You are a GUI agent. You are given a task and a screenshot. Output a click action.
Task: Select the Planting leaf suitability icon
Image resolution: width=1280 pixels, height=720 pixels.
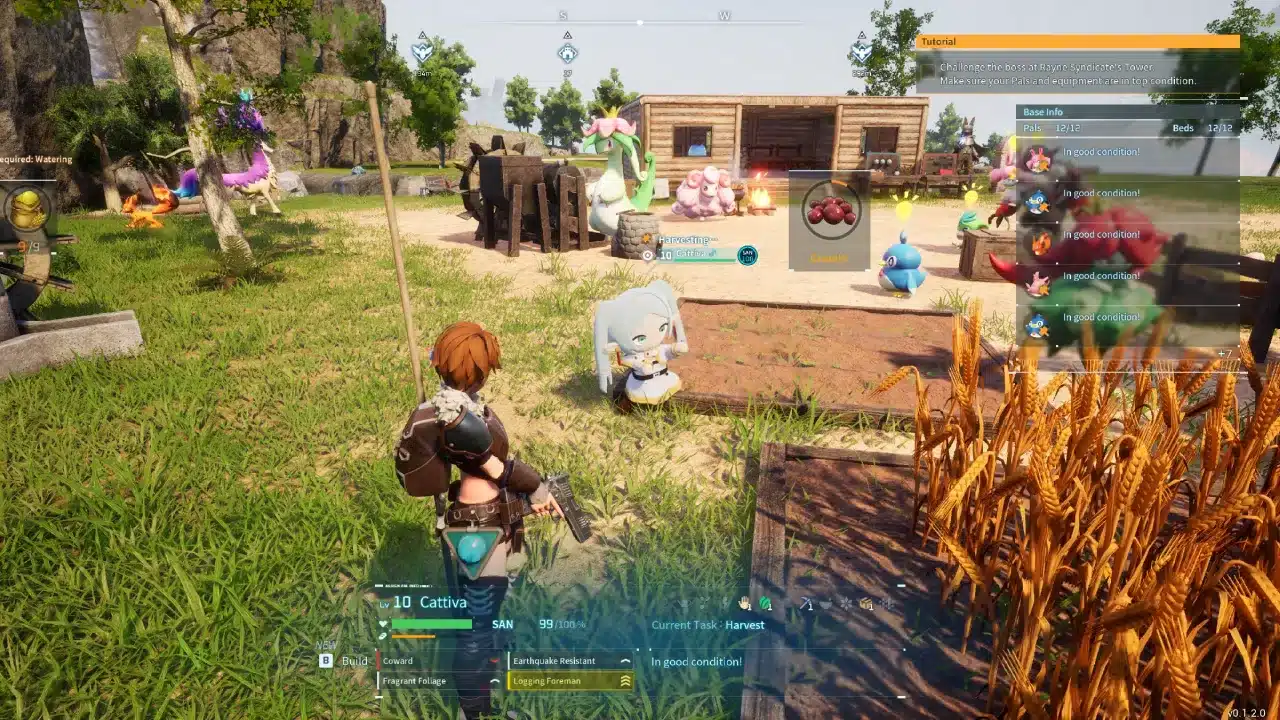[x=764, y=604]
